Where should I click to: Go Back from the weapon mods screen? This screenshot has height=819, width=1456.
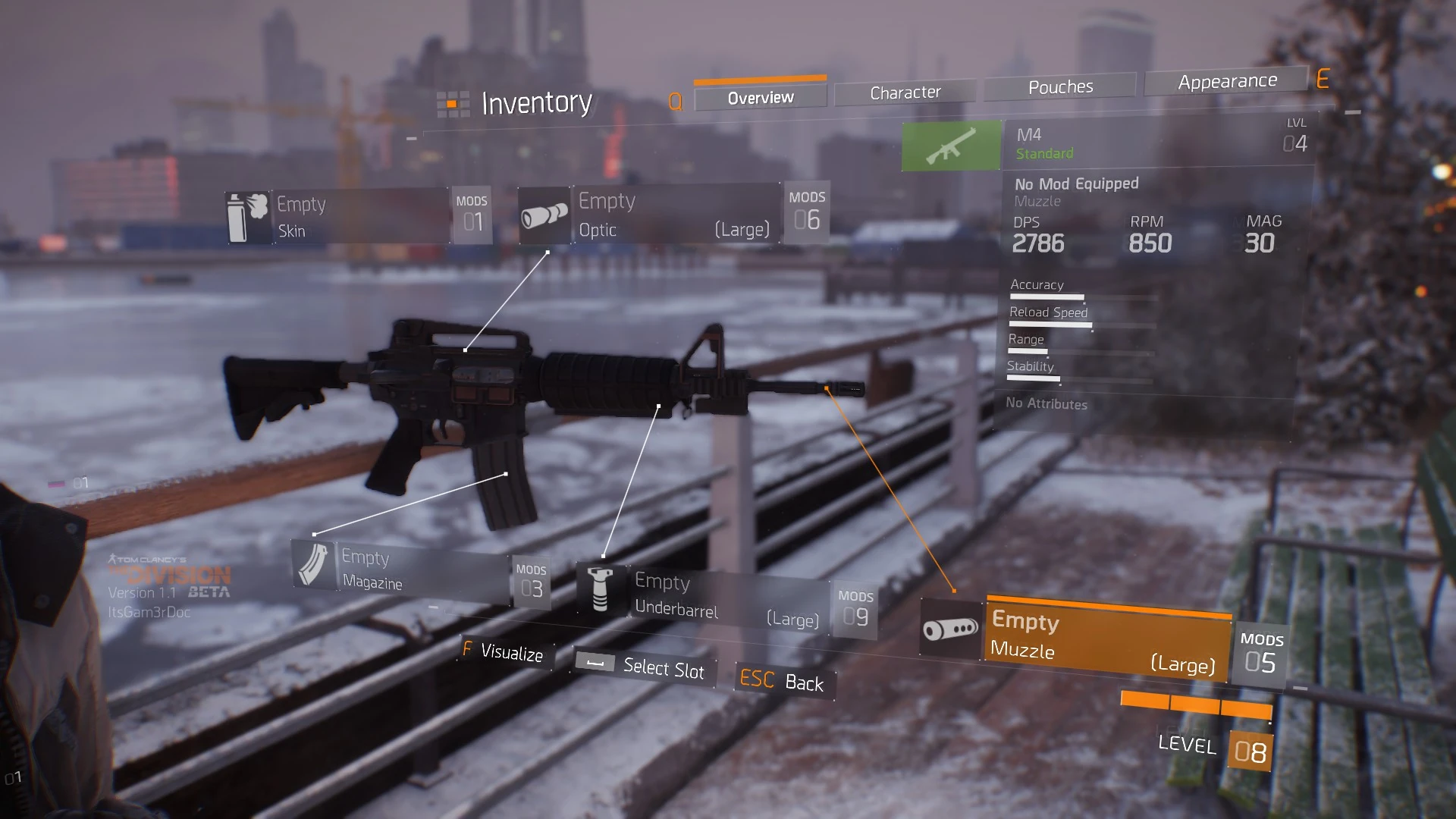point(783,680)
